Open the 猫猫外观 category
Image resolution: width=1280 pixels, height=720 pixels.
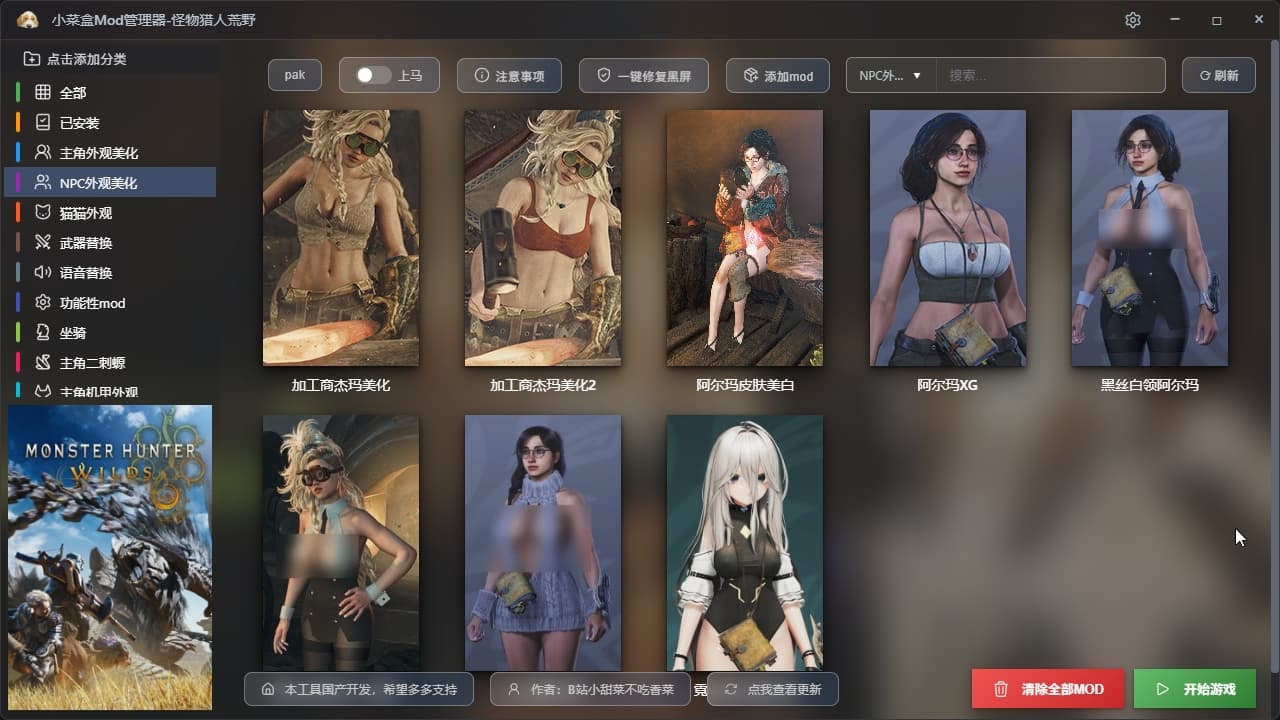(85, 213)
